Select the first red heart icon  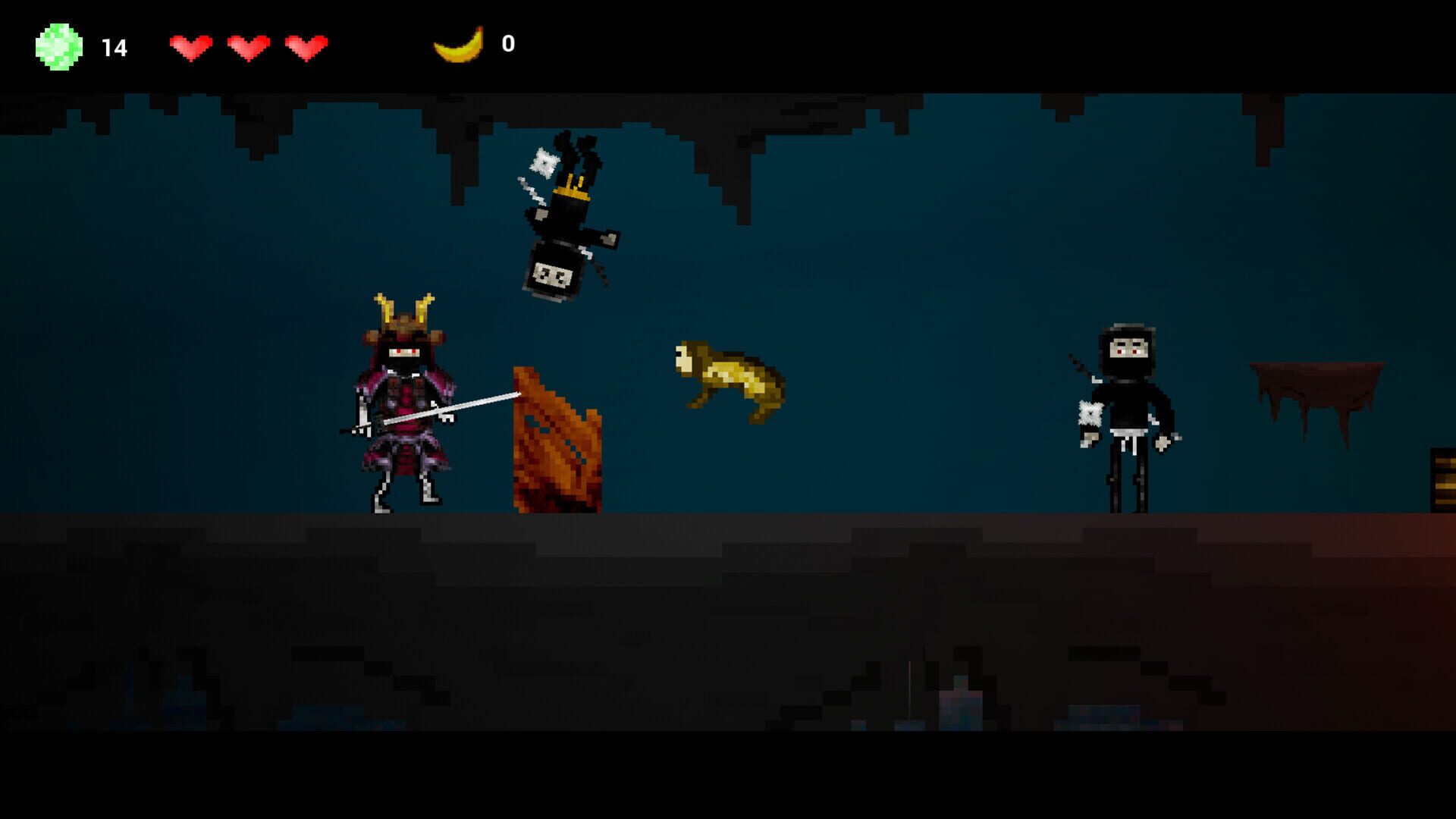tap(192, 45)
